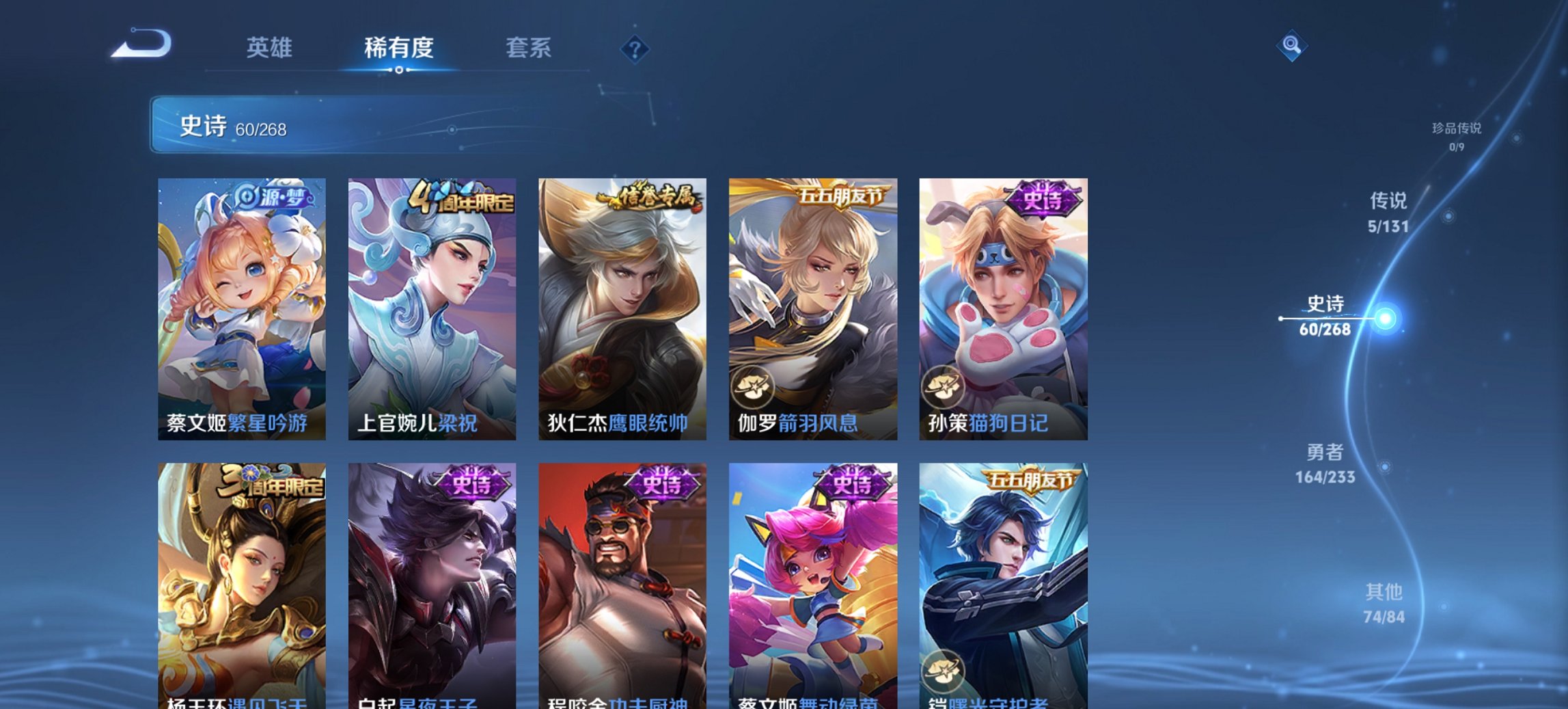
Task: Open the search magnifier icon
Action: pos(1290,48)
